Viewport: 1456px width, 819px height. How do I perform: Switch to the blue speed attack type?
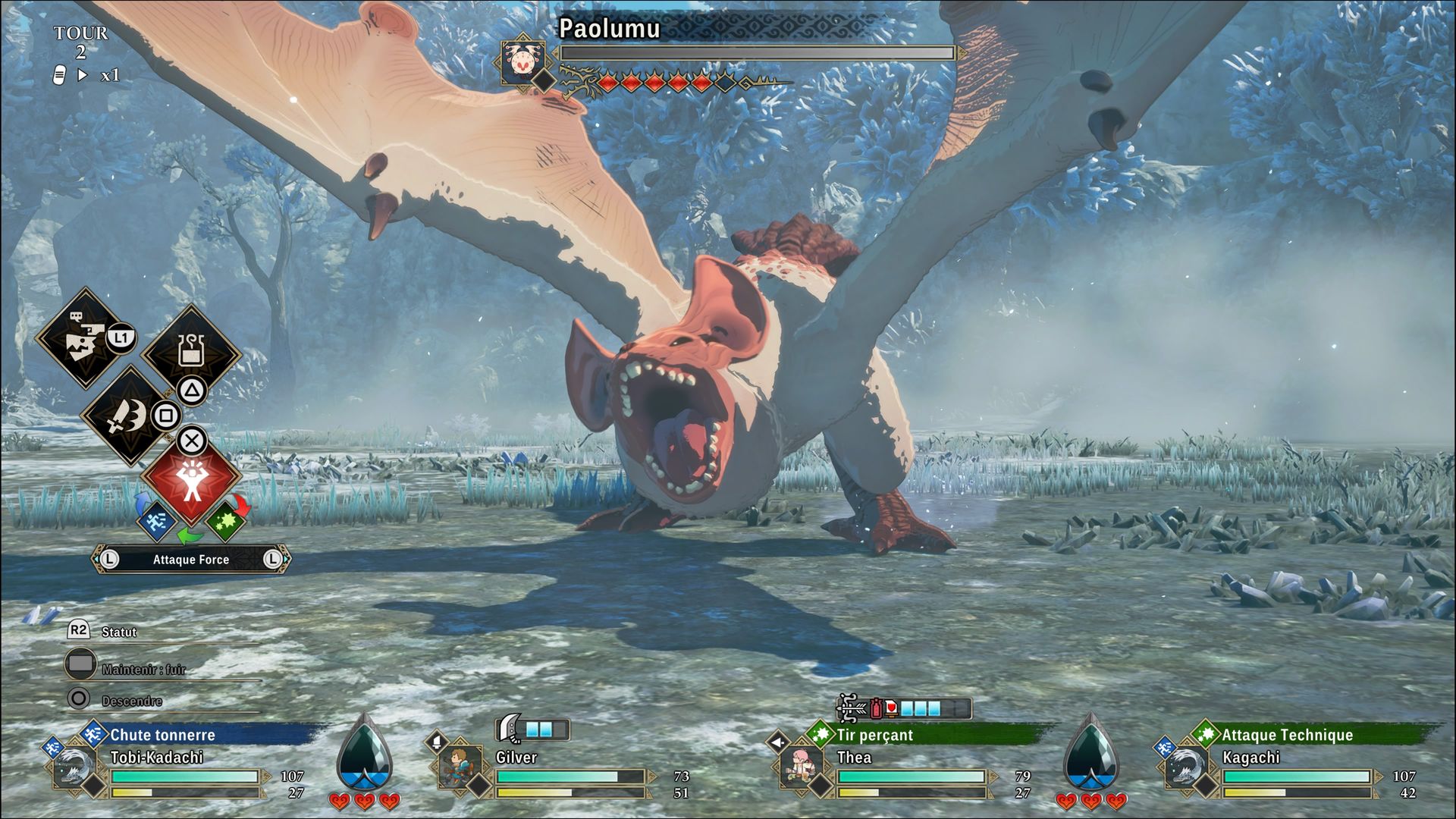(156, 521)
